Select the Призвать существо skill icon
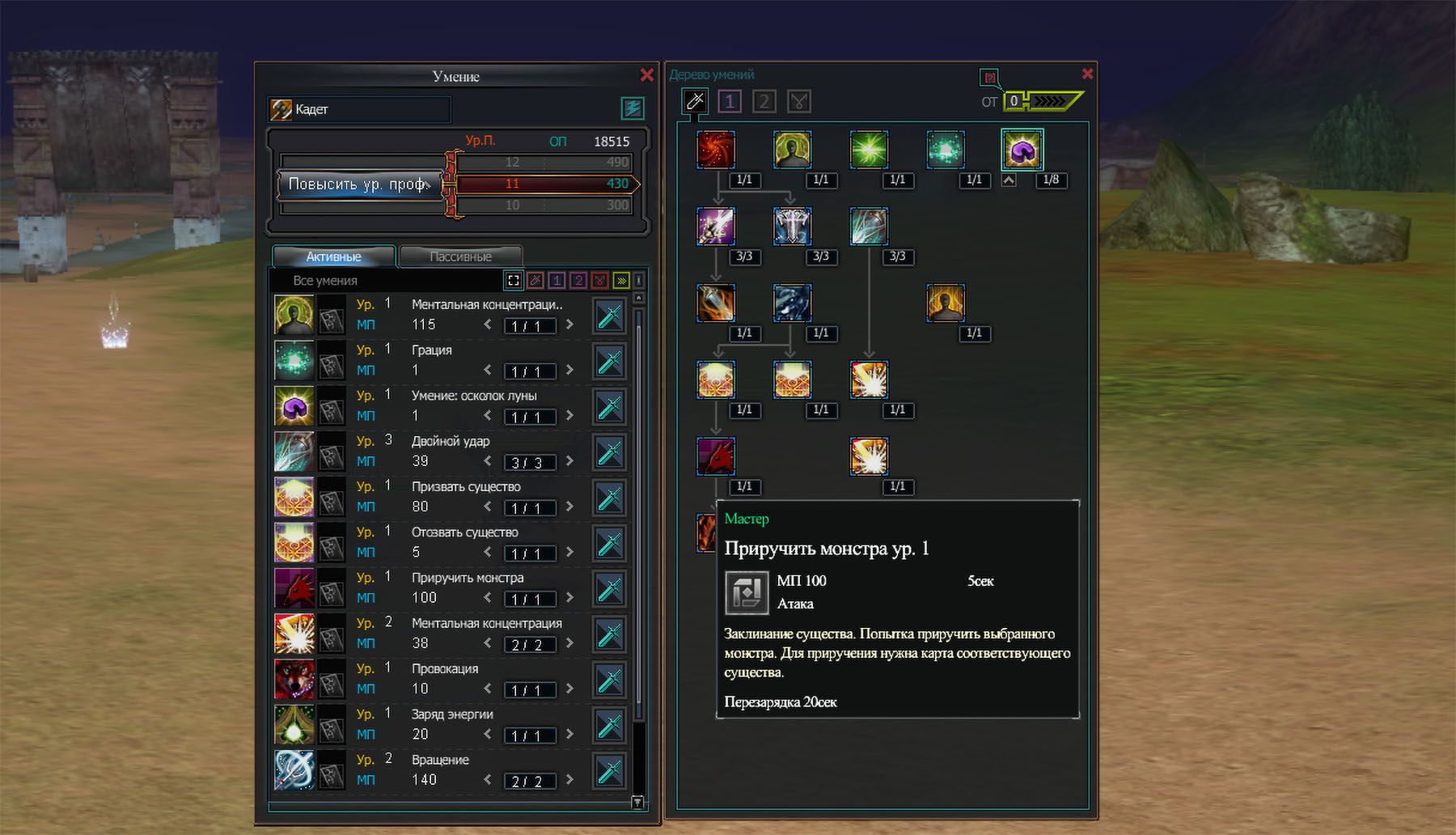The width and height of the screenshot is (1456, 835). pyautogui.click(x=294, y=497)
